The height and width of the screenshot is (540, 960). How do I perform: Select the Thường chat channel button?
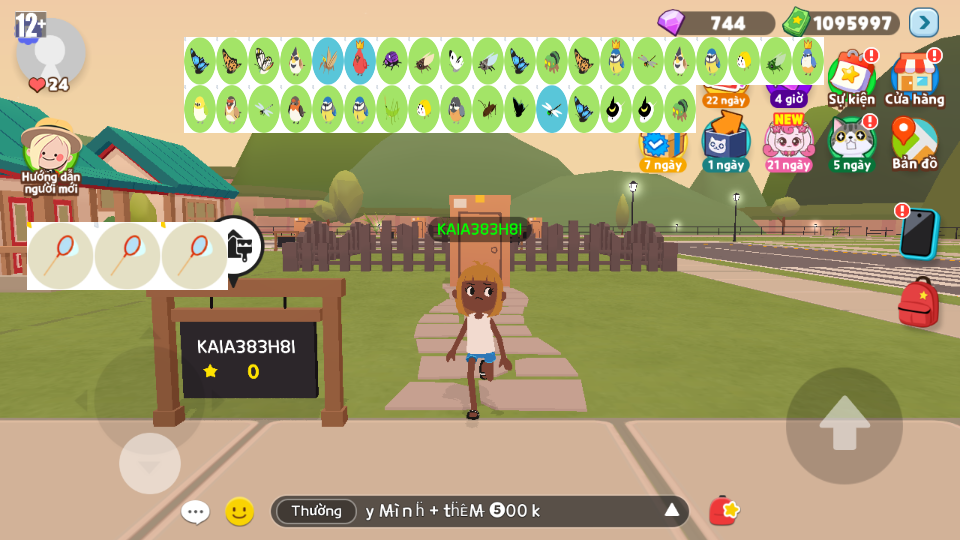[x=316, y=511]
